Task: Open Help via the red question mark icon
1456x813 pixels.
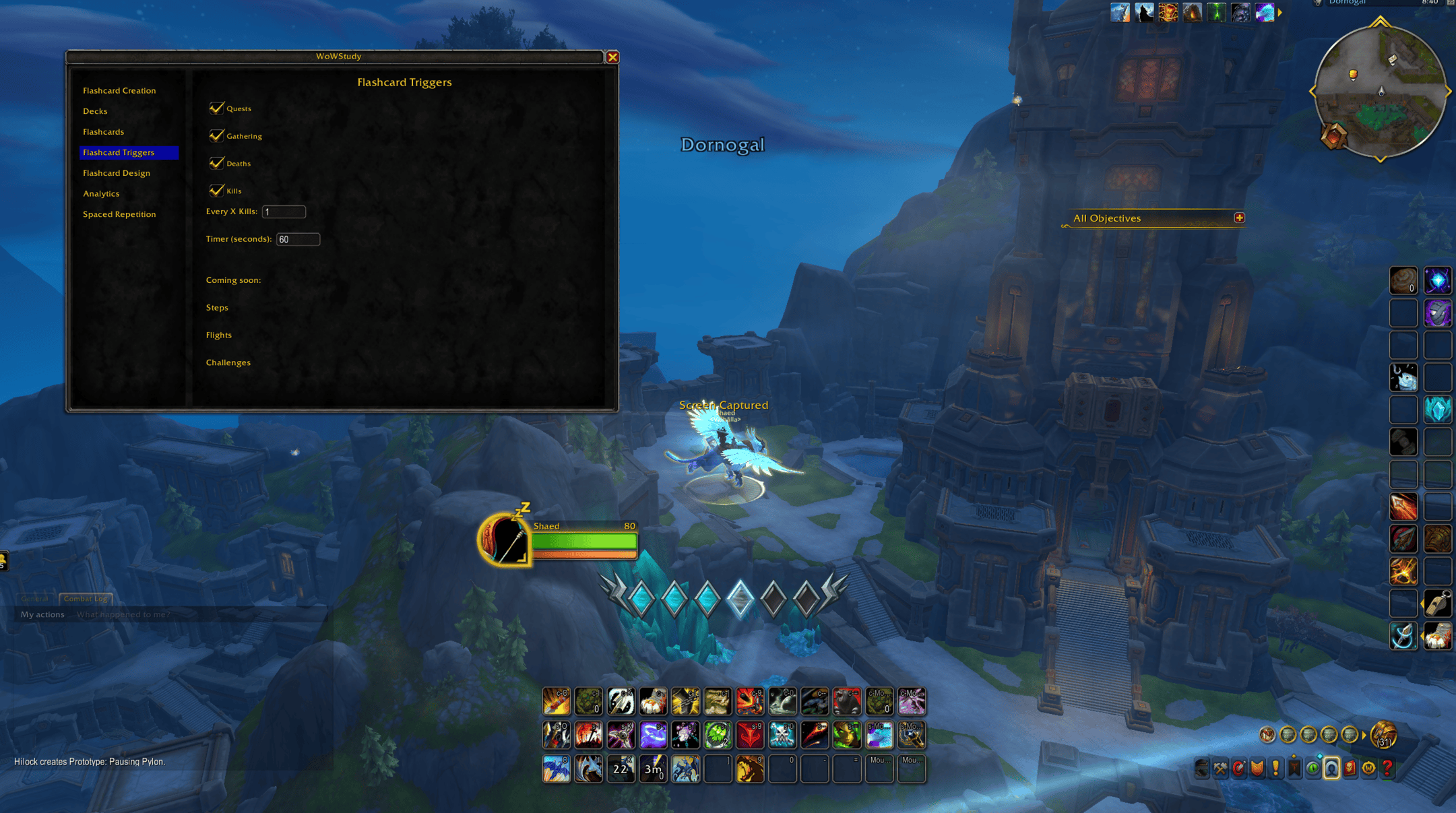Action: coord(1387,768)
